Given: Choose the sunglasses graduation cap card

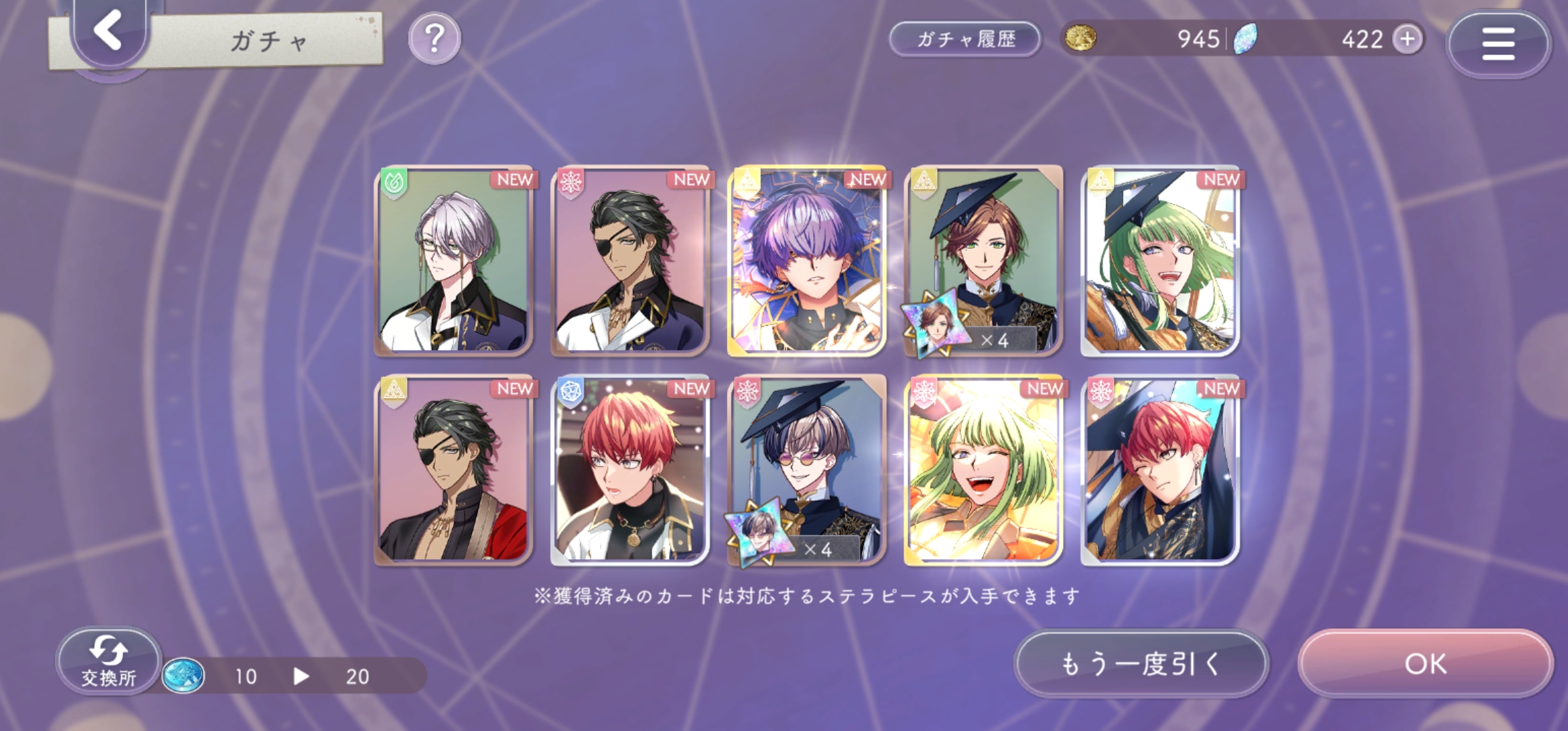Looking at the screenshot, I should 806,470.
